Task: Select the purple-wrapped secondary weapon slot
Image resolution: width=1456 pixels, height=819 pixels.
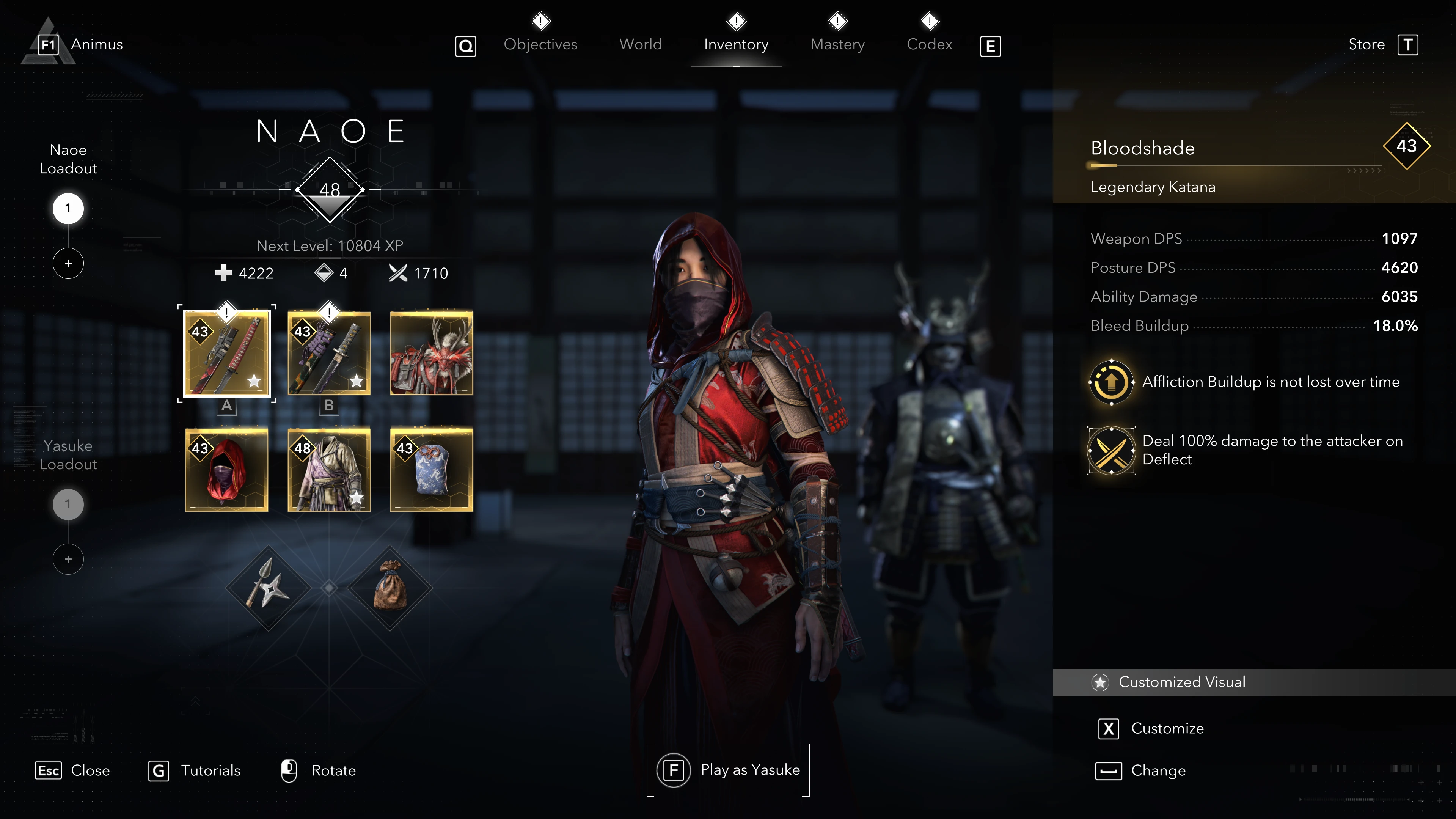Action: click(329, 353)
